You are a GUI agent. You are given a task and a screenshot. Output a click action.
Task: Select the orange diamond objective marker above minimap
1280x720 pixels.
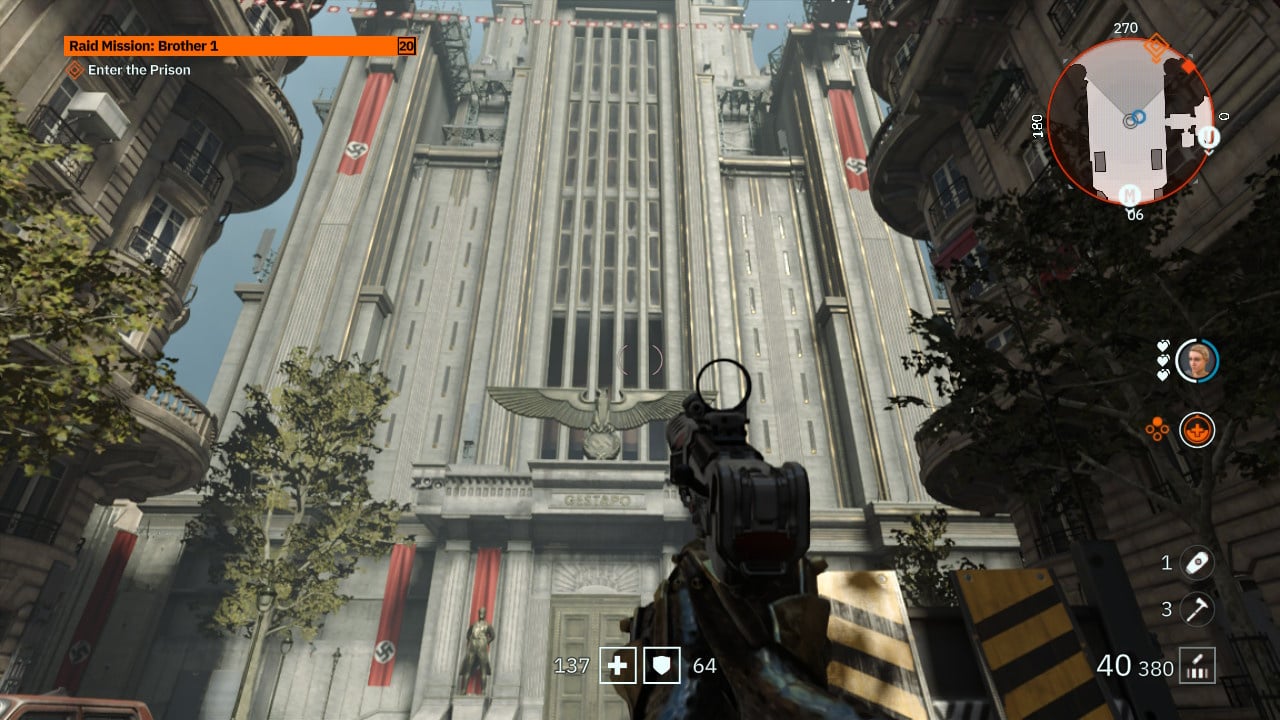tap(1156, 46)
